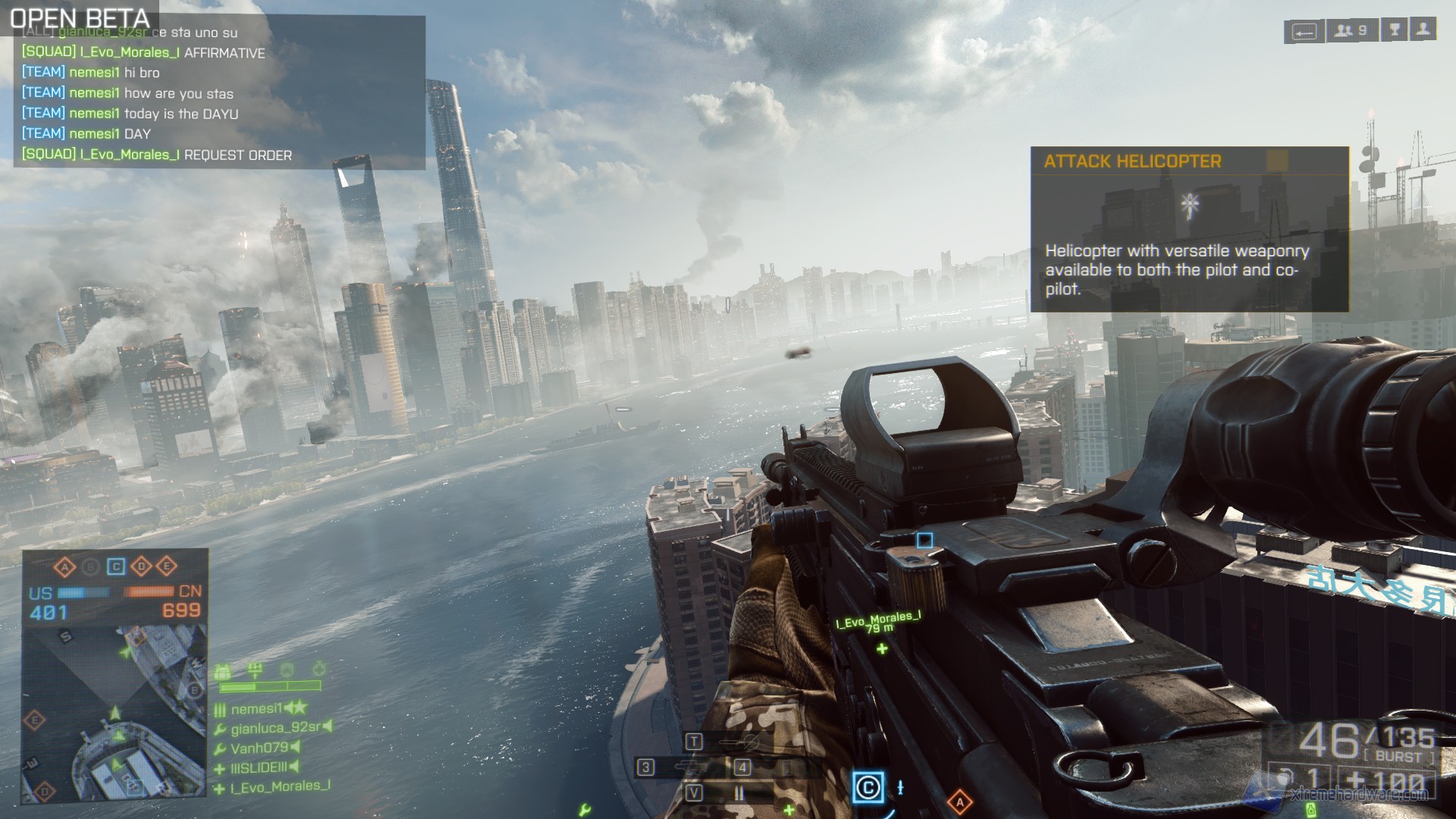The height and width of the screenshot is (819, 1456).
Task: Select objective C flag above the team scores
Action: tap(116, 566)
